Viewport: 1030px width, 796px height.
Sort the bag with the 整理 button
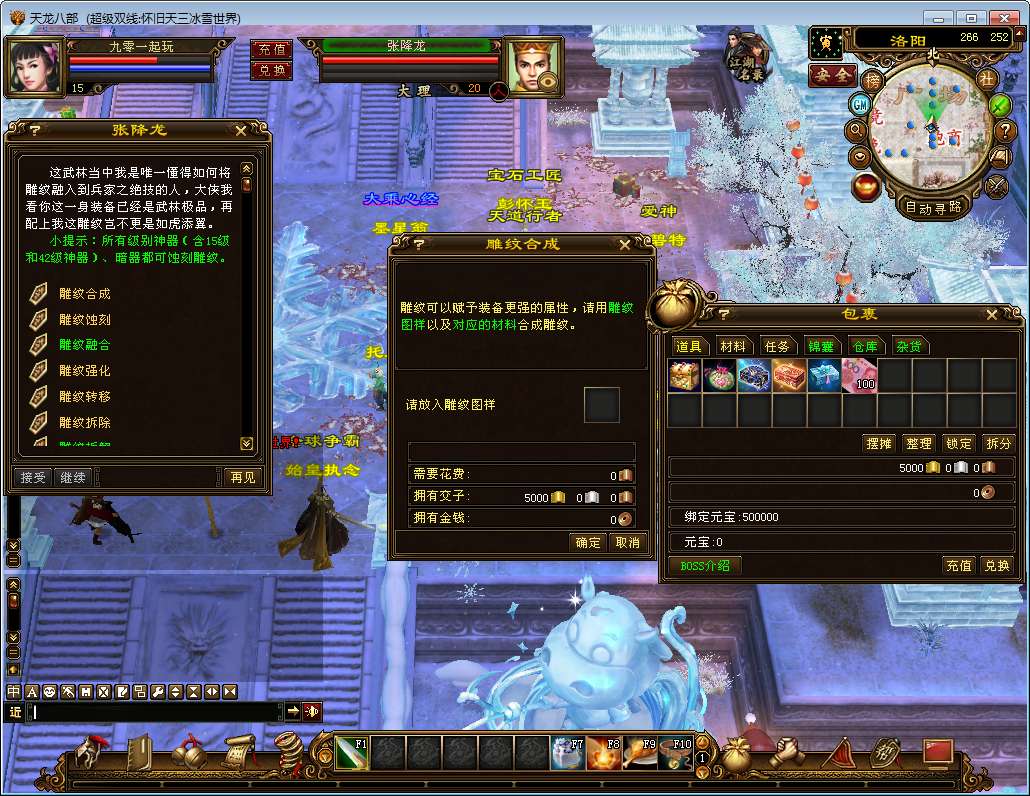pos(918,443)
